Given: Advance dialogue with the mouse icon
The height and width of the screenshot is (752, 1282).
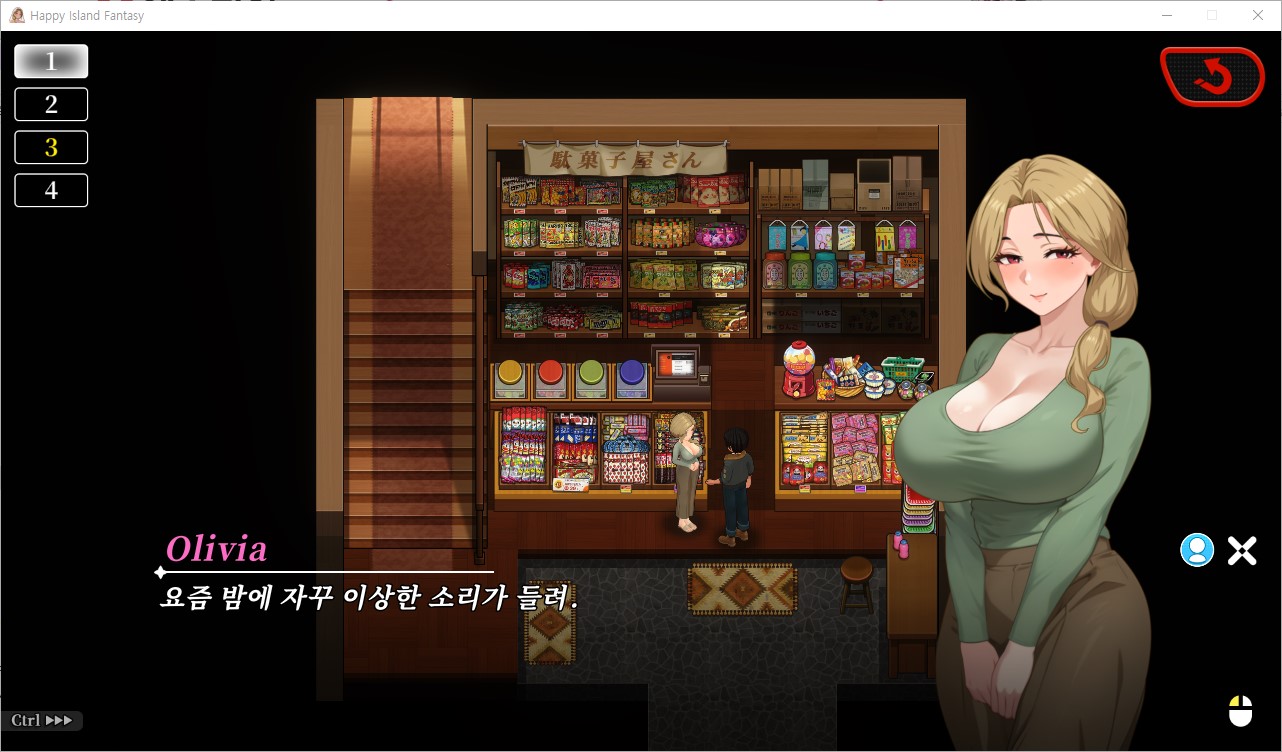Looking at the screenshot, I should pos(1240,711).
